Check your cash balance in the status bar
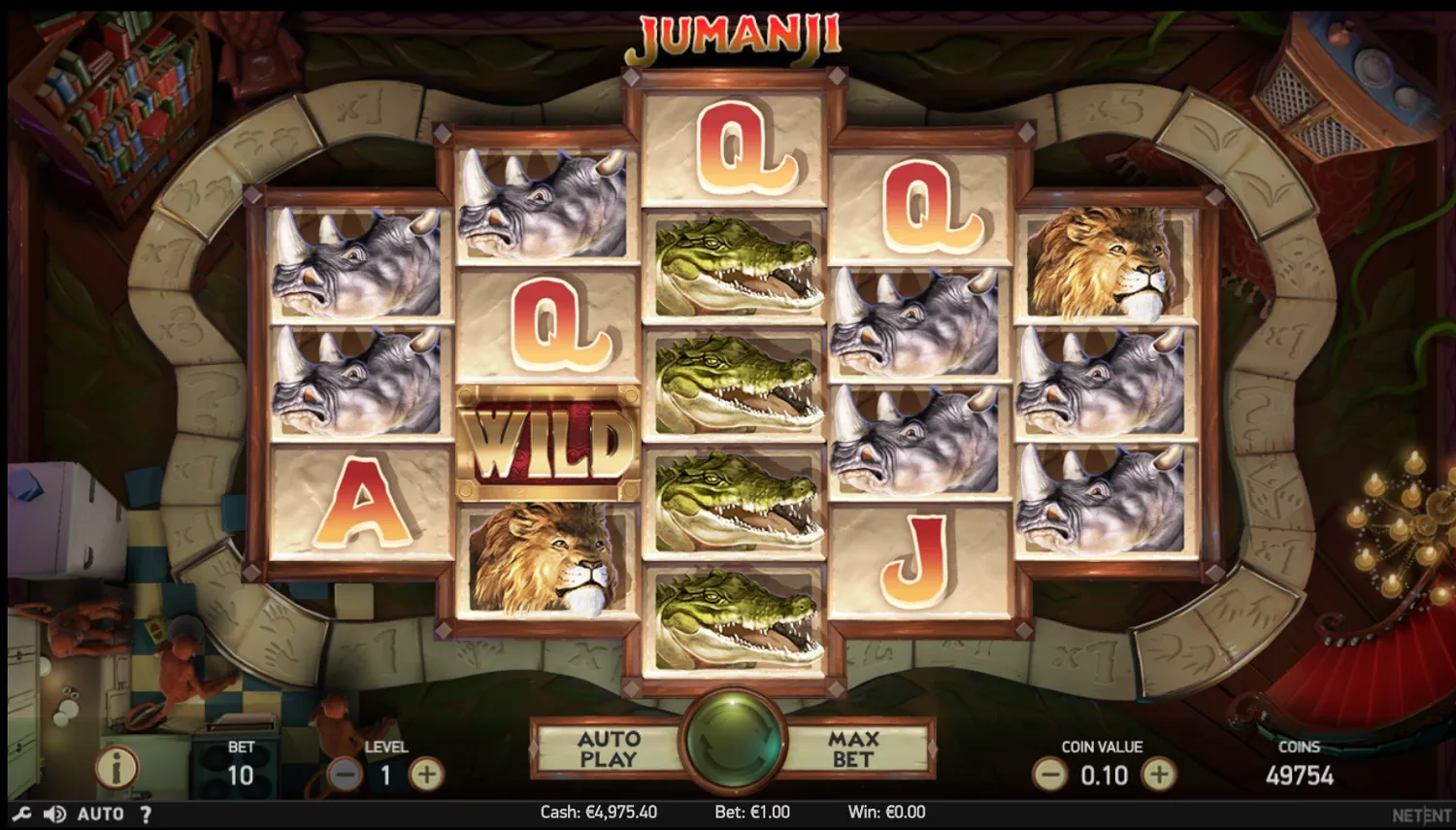 [599, 812]
